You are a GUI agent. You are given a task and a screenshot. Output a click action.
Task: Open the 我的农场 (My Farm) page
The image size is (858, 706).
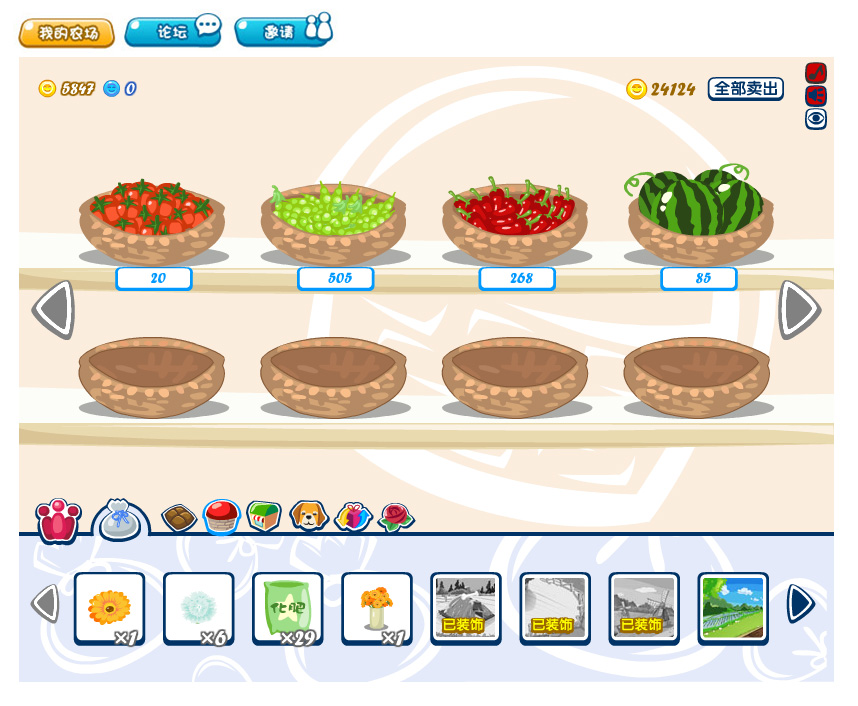(66, 33)
